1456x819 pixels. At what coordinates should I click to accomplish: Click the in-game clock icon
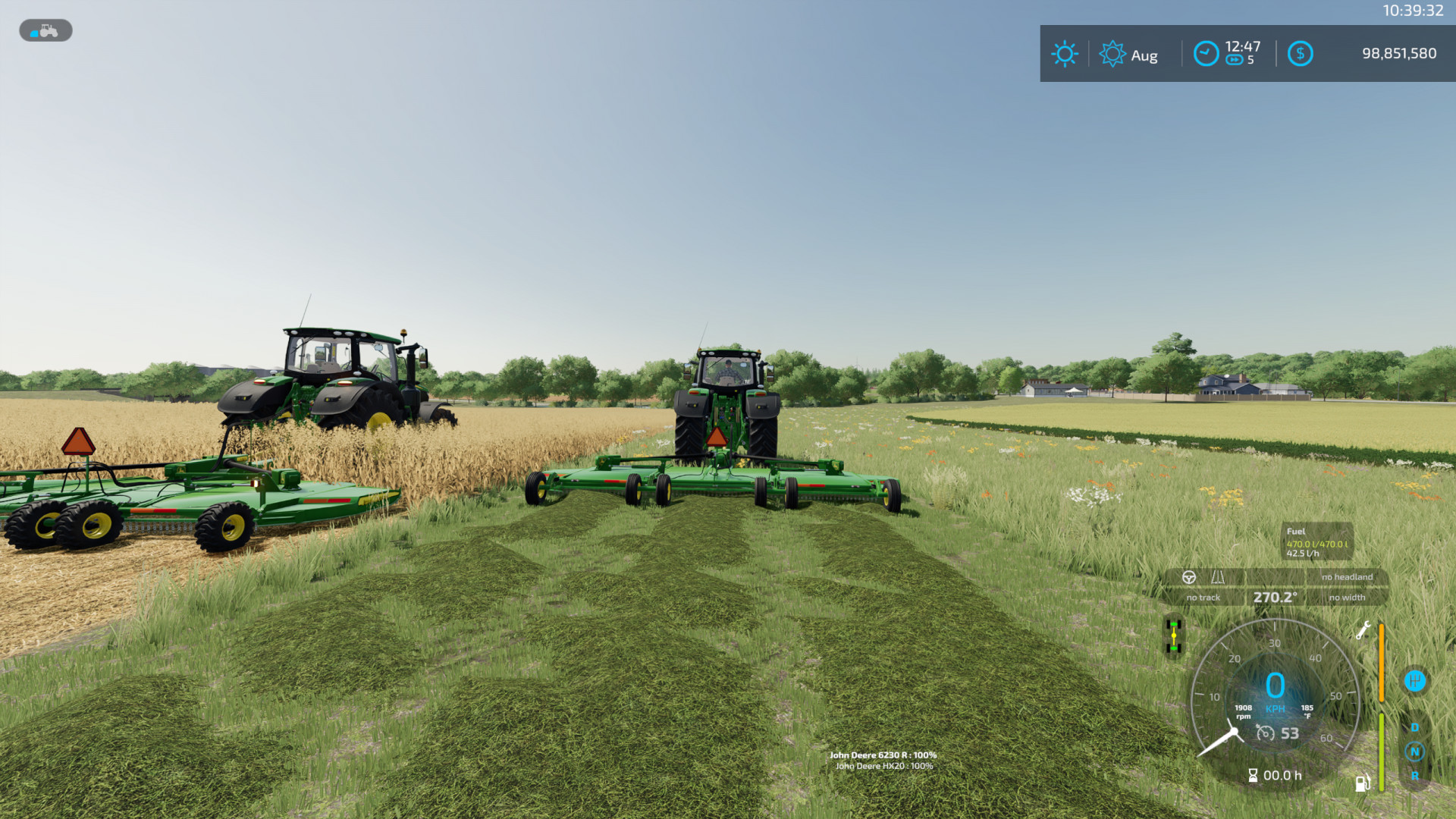coord(1207,52)
